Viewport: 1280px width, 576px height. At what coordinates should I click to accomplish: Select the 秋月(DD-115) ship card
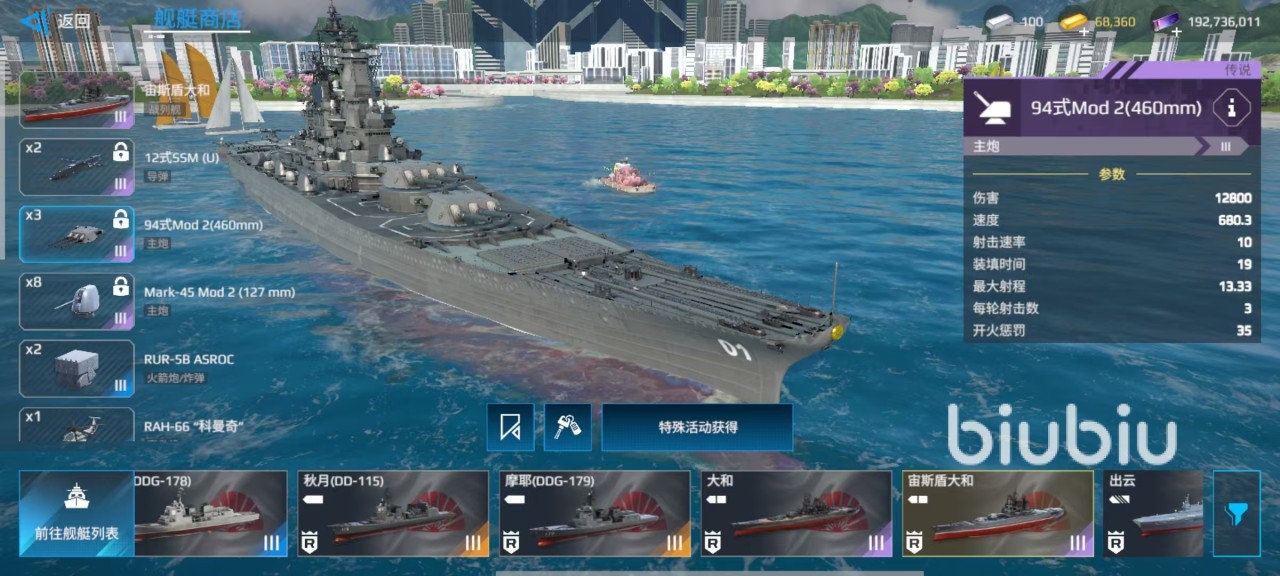[393, 513]
